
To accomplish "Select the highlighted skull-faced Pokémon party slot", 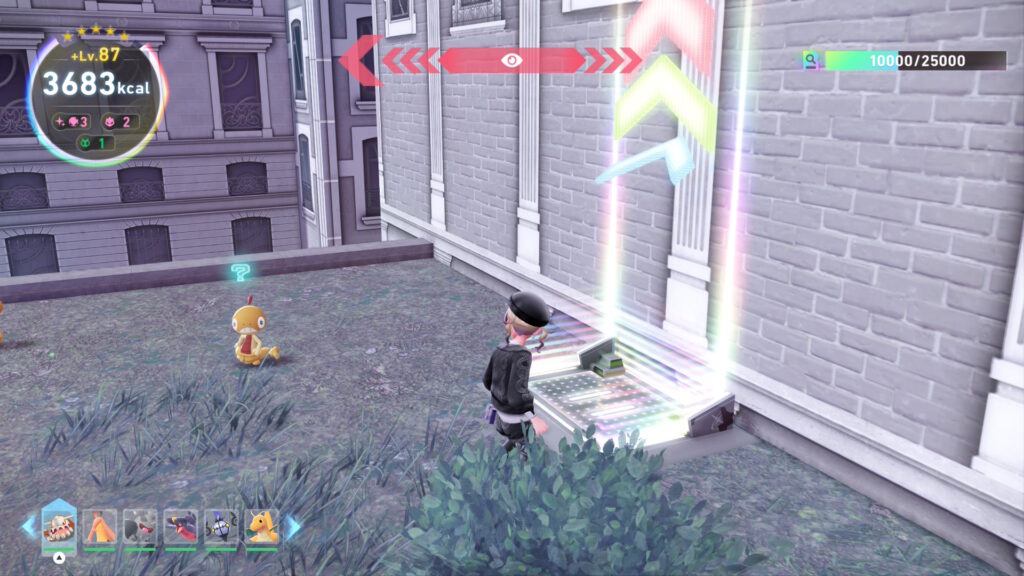I will [59, 526].
